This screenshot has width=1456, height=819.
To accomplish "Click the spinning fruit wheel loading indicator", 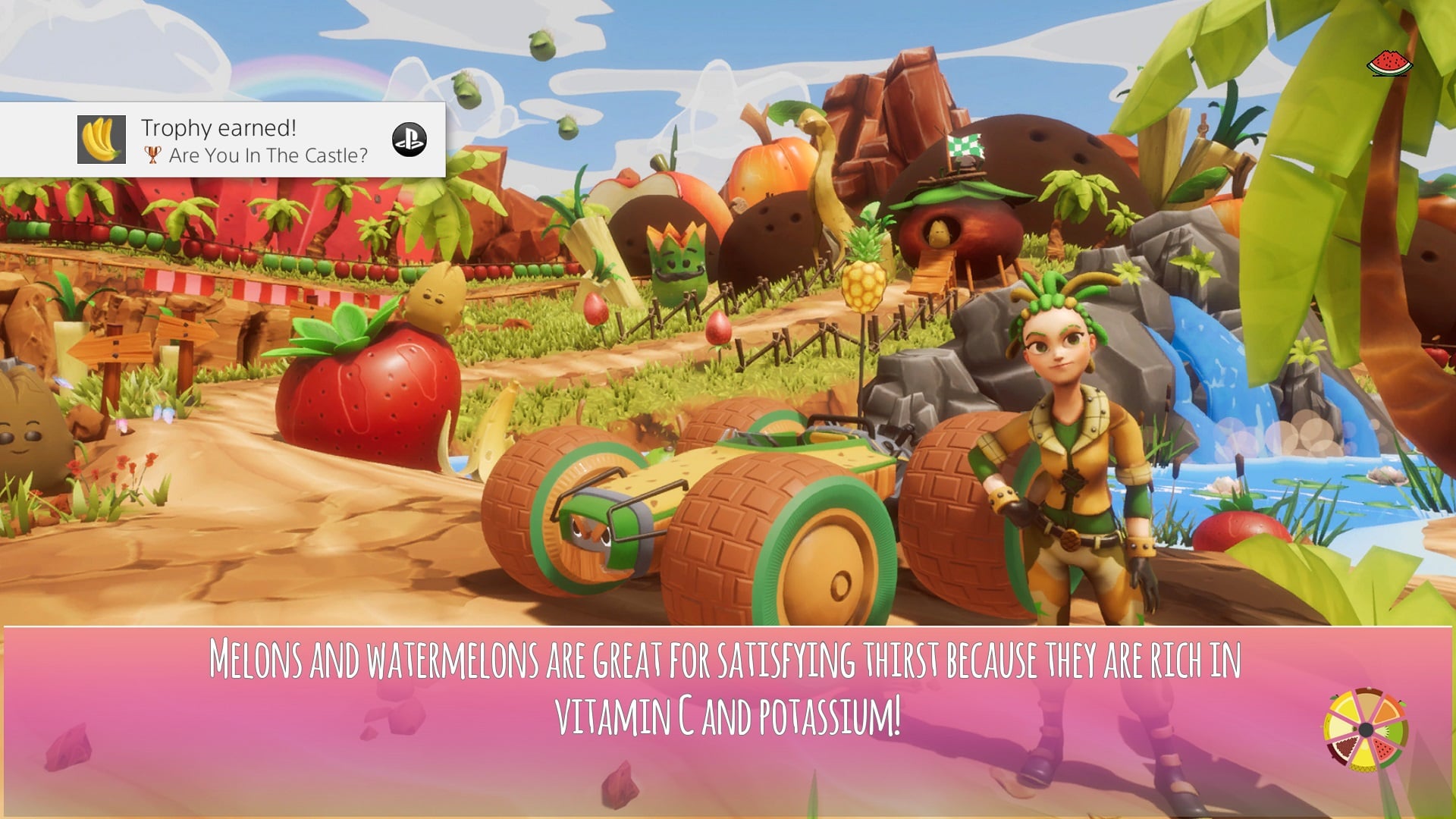I will pyautogui.click(x=1365, y=730).
